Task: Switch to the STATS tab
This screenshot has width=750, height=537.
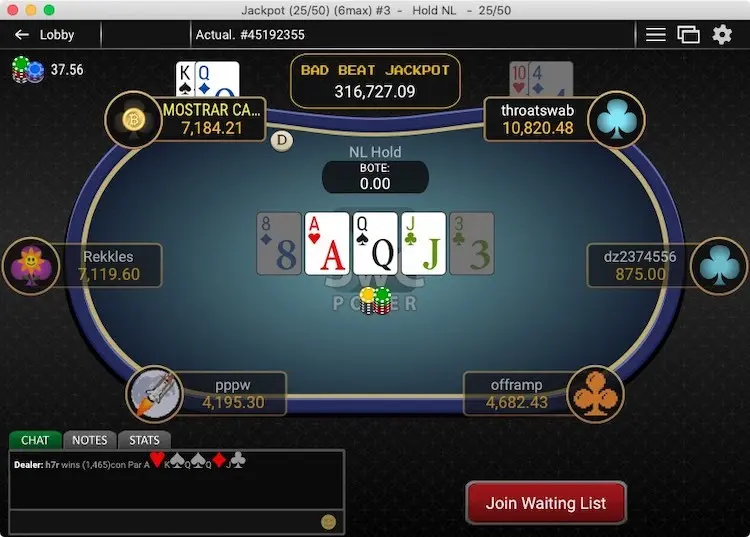Action: tap(145, 440)
